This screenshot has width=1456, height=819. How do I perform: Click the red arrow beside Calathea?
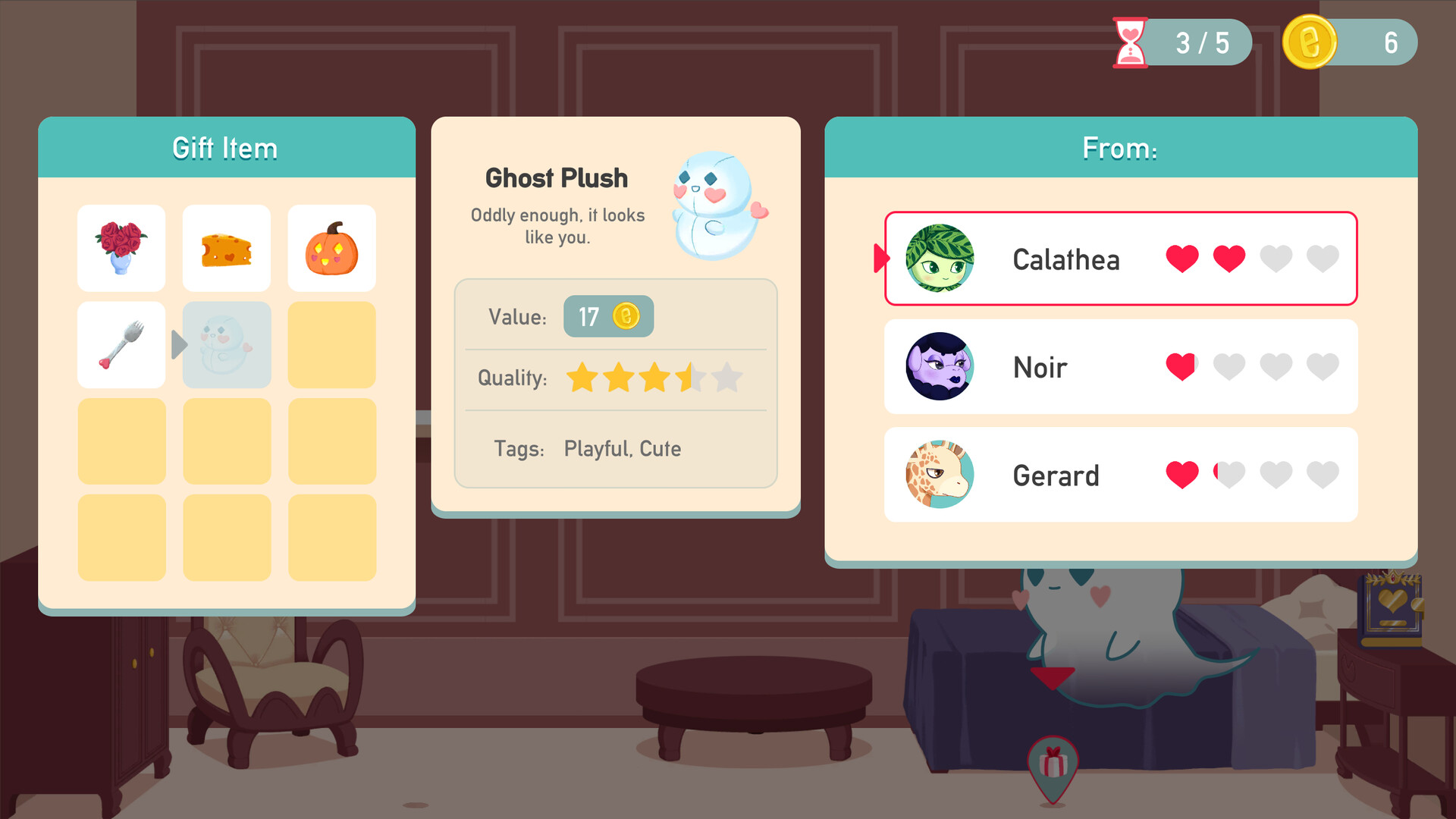click(x=880, y=259)
